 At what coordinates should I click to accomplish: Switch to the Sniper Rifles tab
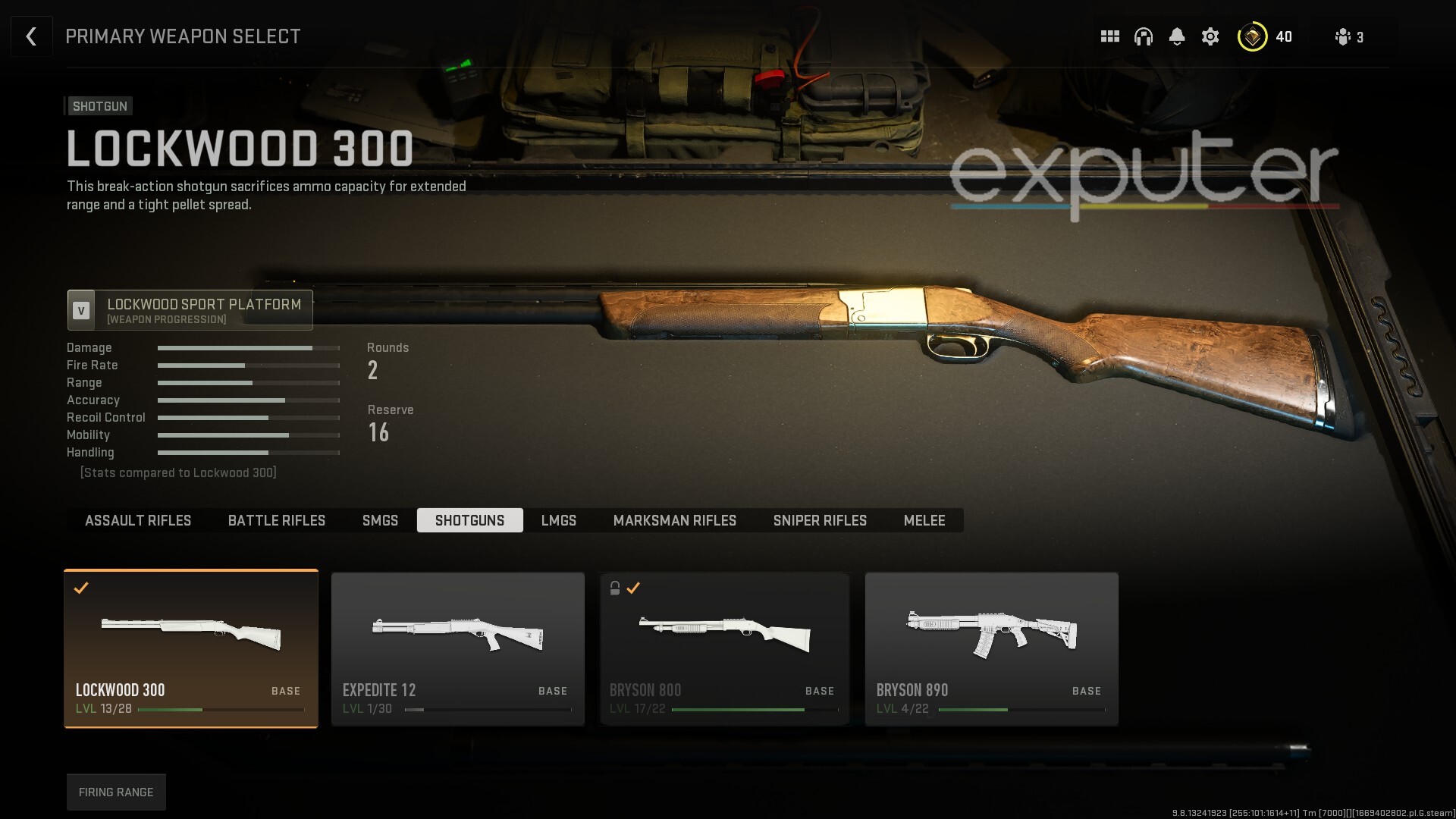[820, 520]
